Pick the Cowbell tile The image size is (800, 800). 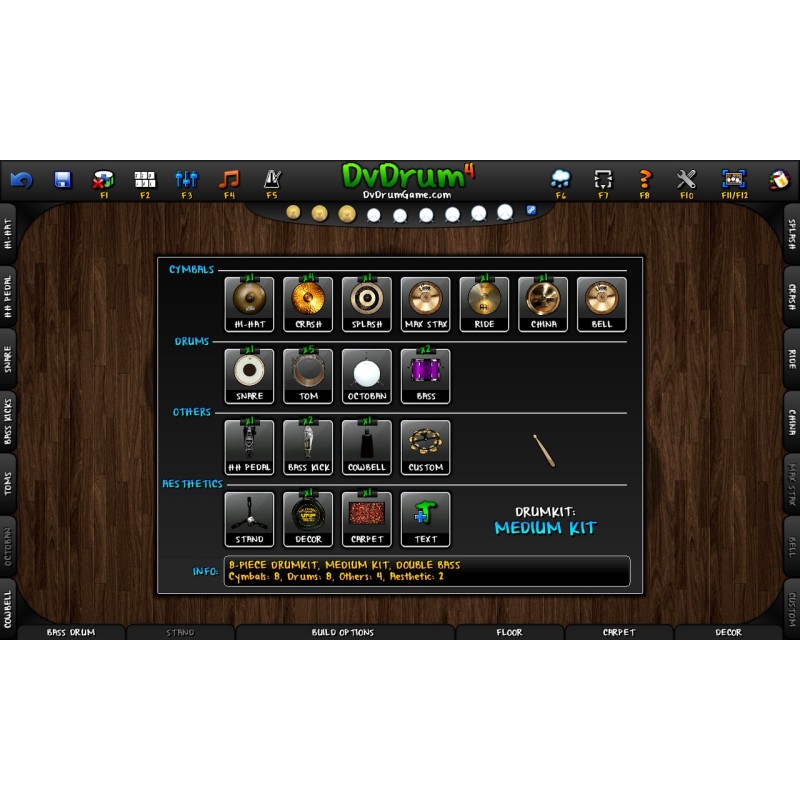(366, 446)
